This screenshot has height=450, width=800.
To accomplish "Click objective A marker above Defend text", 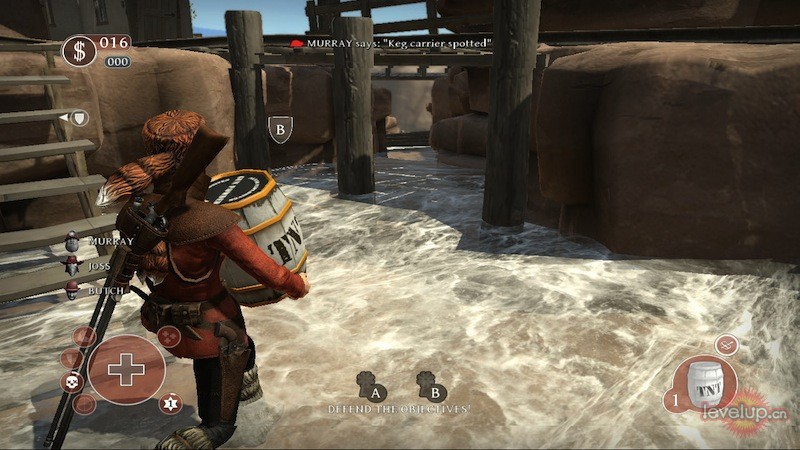I will click(x=370, y=386).
